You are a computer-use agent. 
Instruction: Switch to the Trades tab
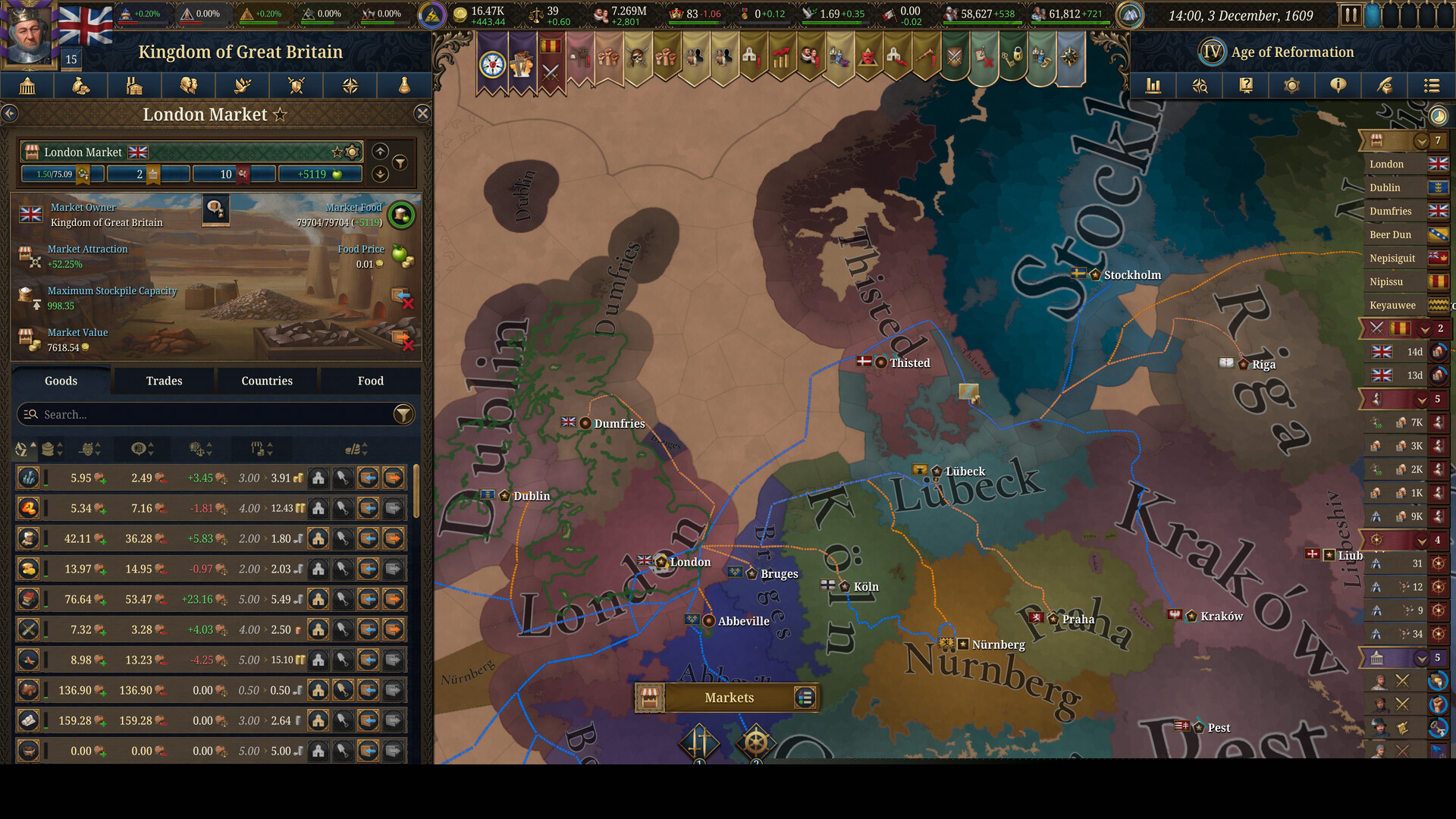164,381
